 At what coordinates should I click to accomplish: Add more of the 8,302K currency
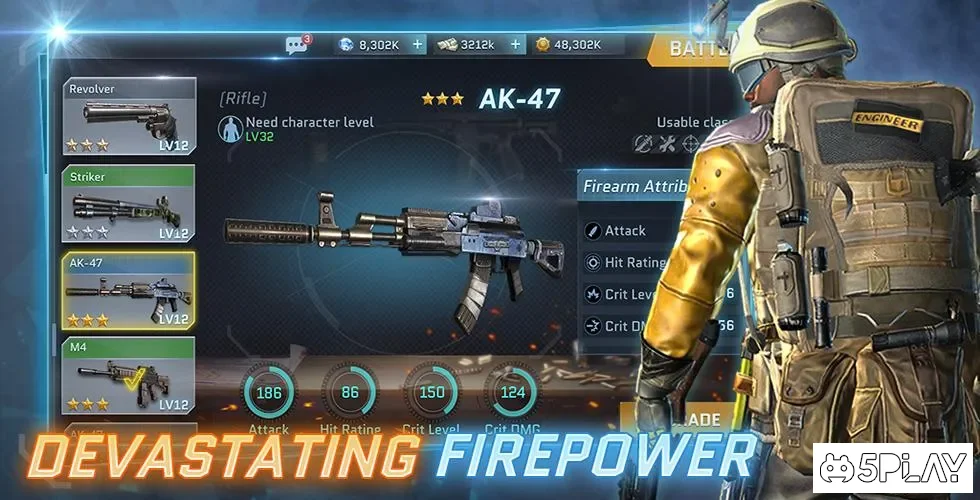[418, 45]
